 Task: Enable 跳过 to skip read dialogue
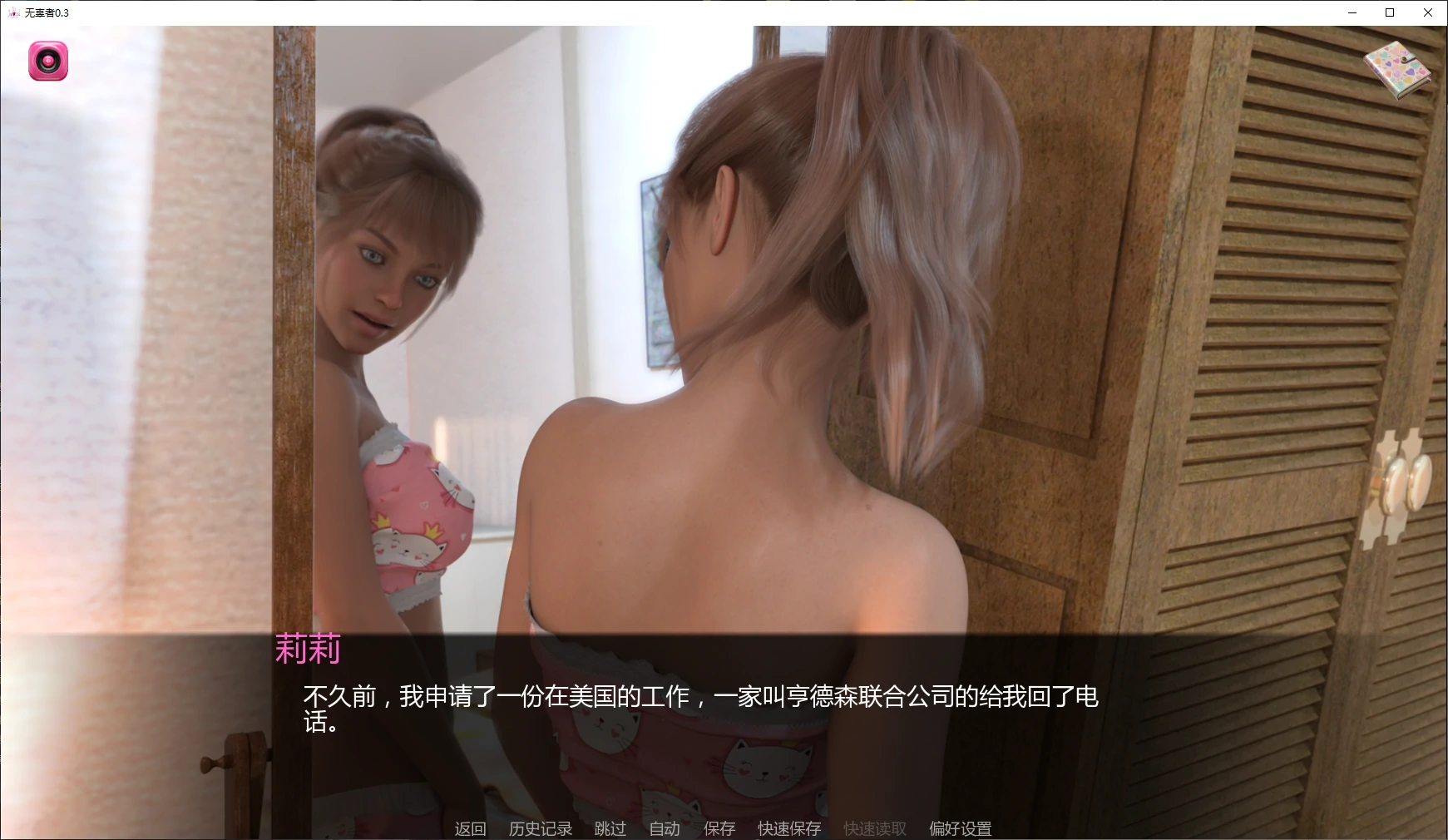pyautogui.click(x=609, y=828)
